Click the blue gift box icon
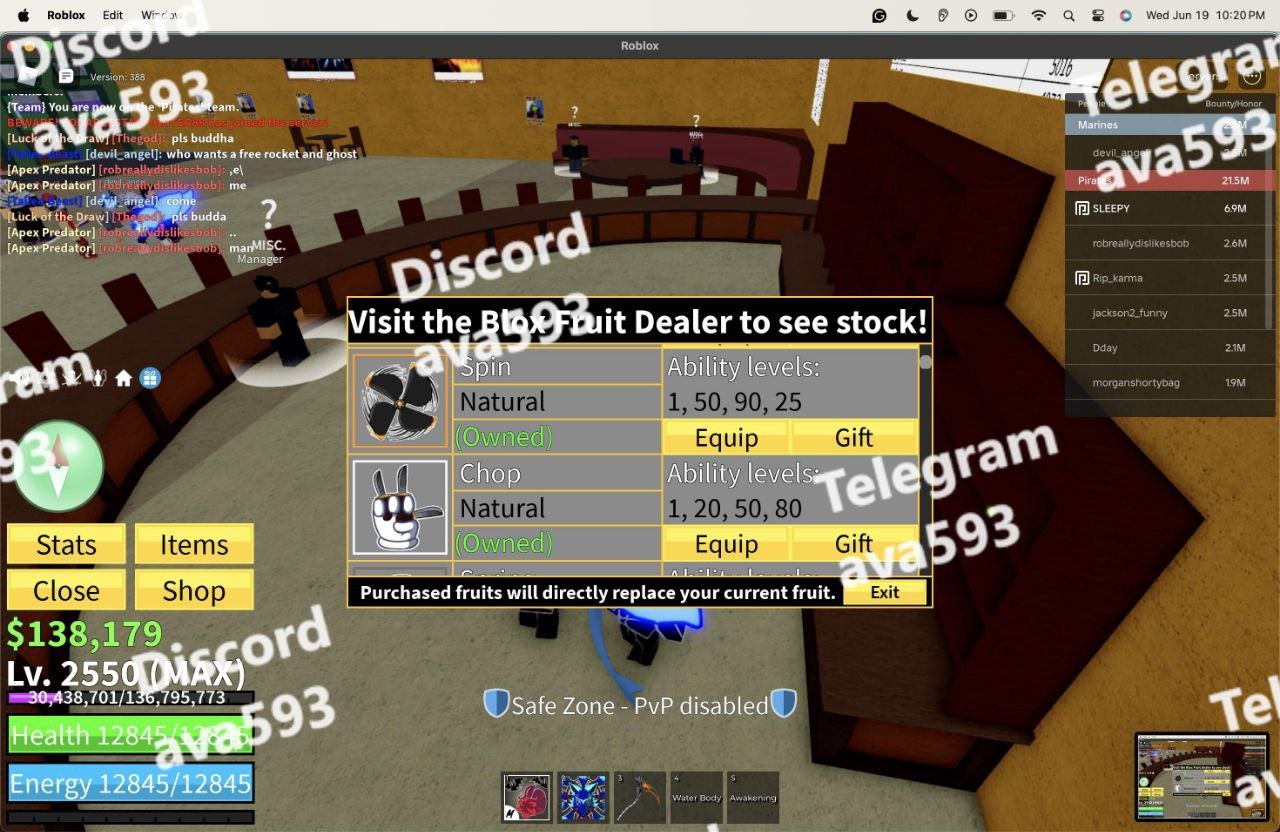 150,378
